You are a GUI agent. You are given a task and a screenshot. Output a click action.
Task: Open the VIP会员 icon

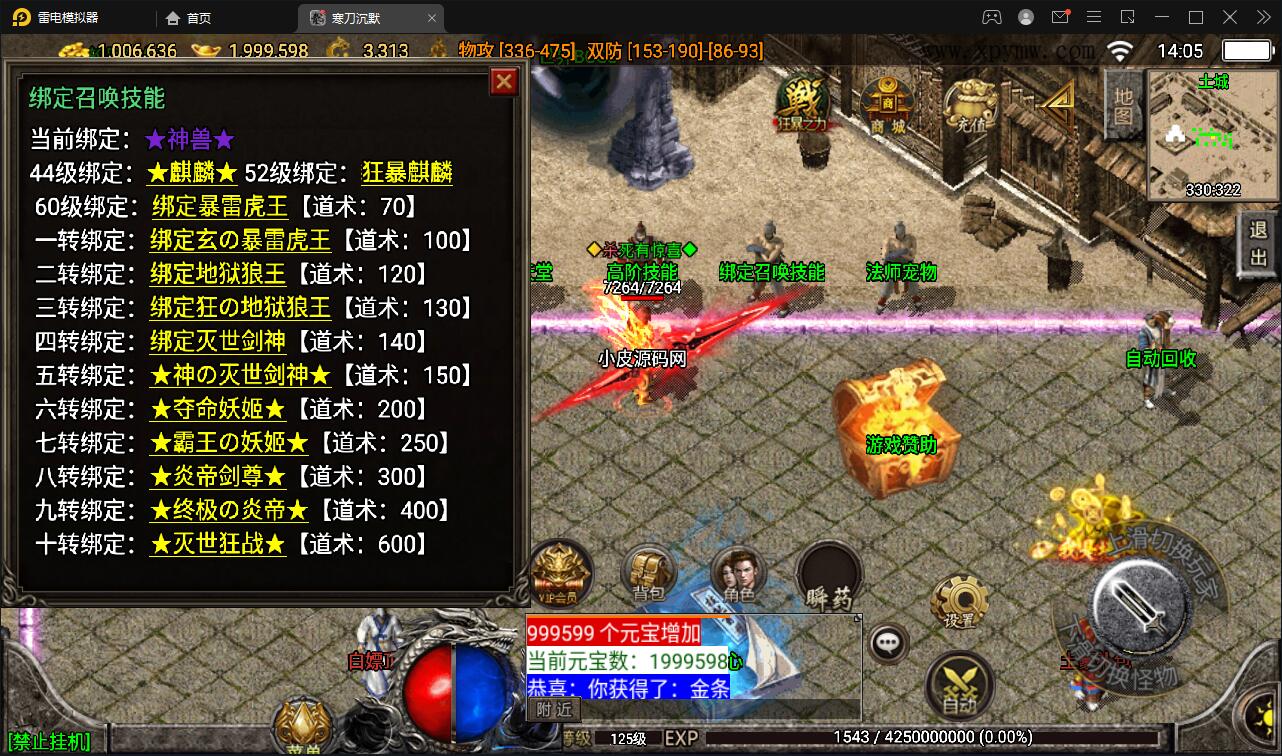(x=561, y=575)
